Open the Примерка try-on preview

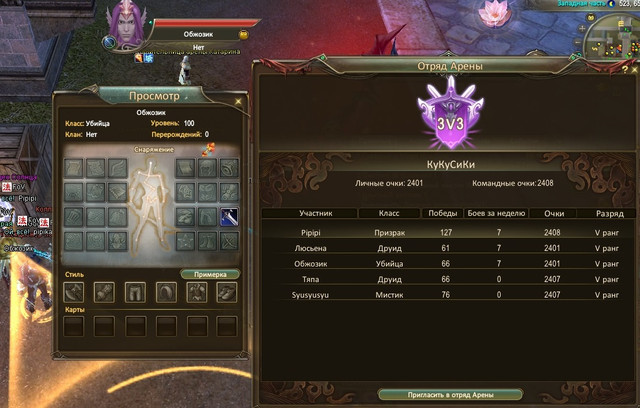[210, 274]
